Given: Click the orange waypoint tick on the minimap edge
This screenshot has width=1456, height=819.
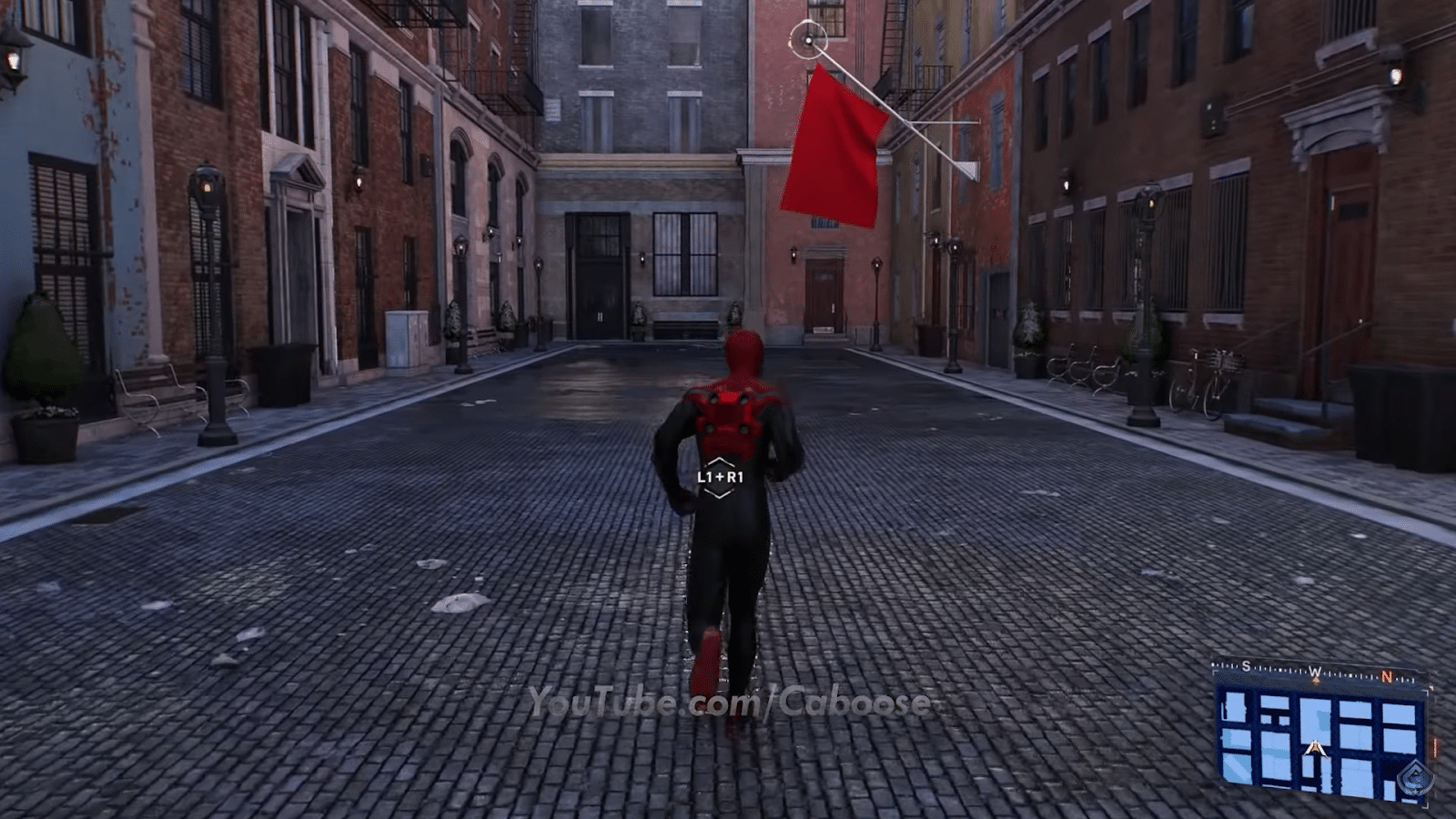Looking at the screenshot, I should click(1434, 746).
